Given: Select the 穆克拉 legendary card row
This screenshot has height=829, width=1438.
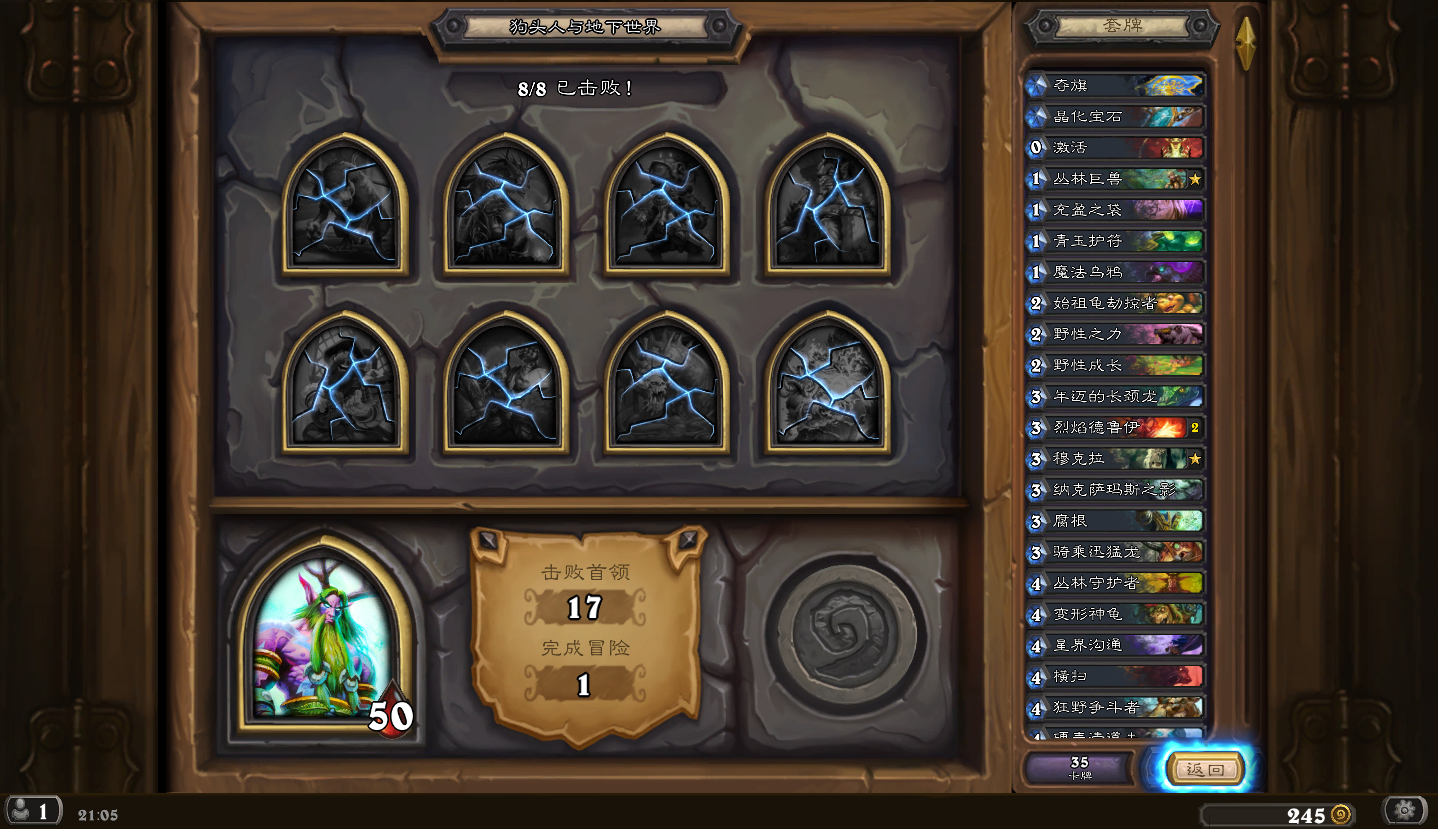Looking at the screenshot, I should pos(1115,459).
